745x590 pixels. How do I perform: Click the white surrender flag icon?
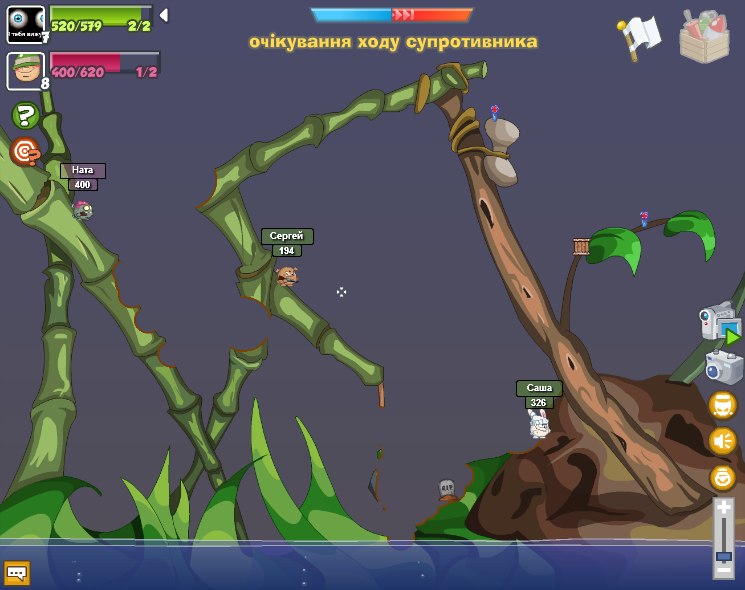[x=638, y=36]
